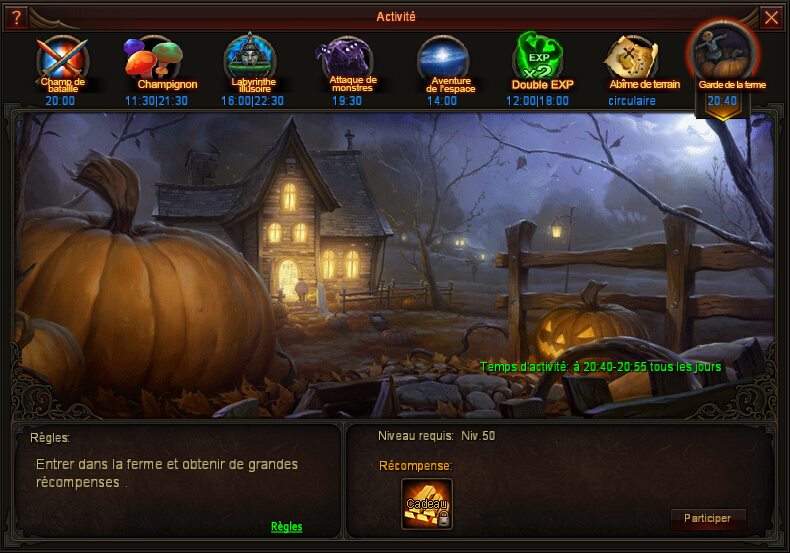Open the Labyrinthe illusoire activity
This screenshot has height=553, width=790.
coord(251,63)
